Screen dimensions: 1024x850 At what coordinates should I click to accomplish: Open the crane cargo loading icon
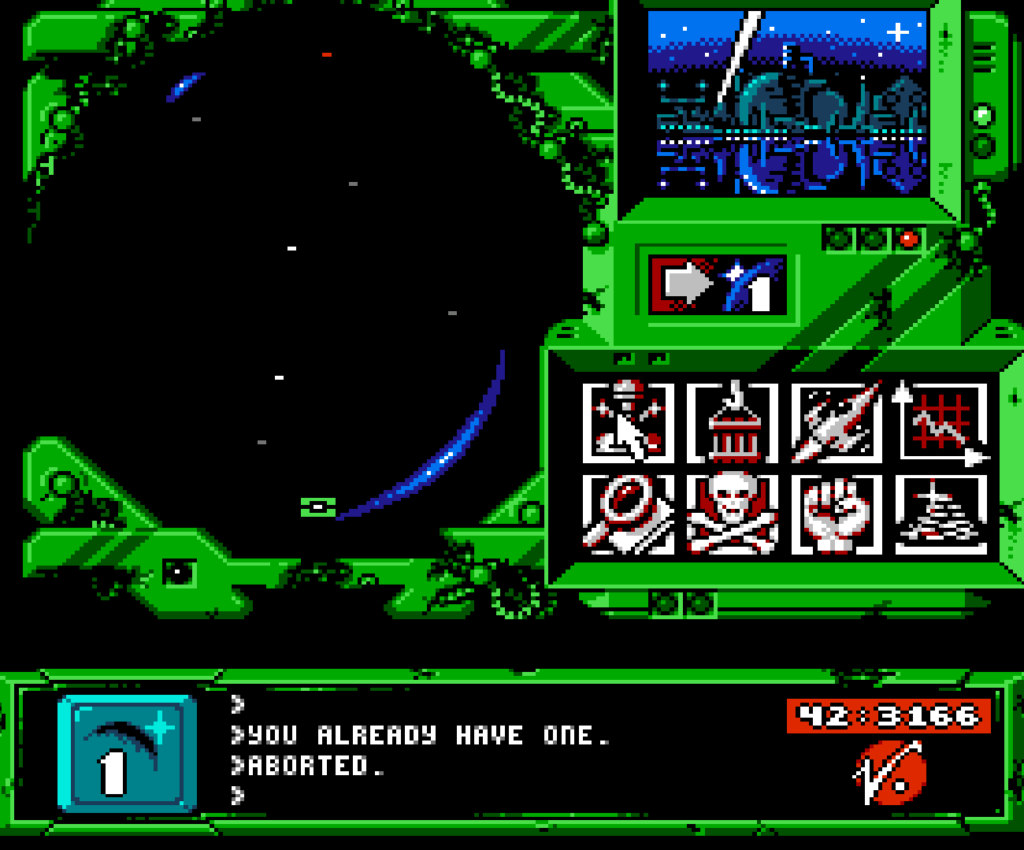coord(731,422)
